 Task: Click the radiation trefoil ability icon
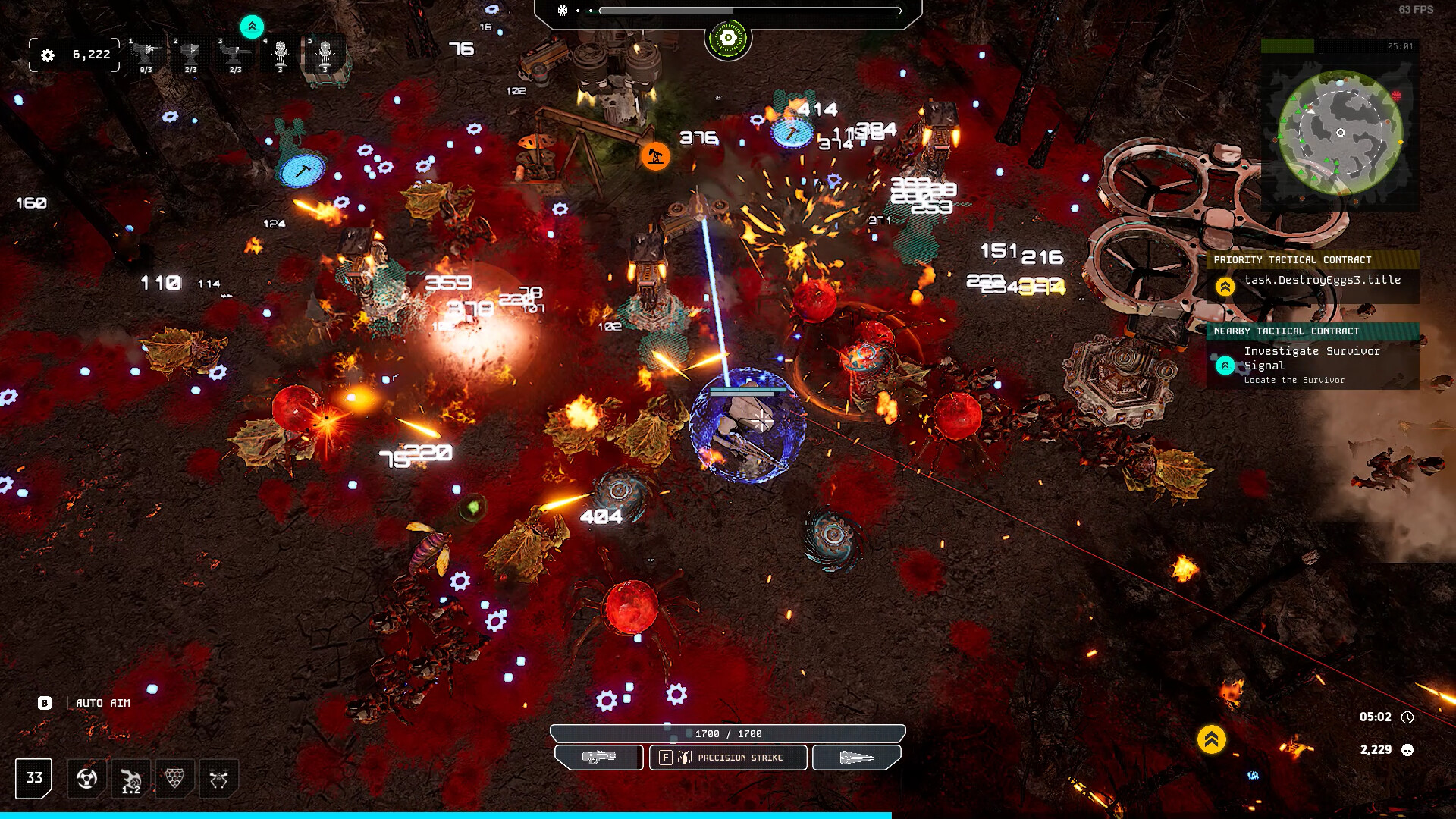click(87, 778)
